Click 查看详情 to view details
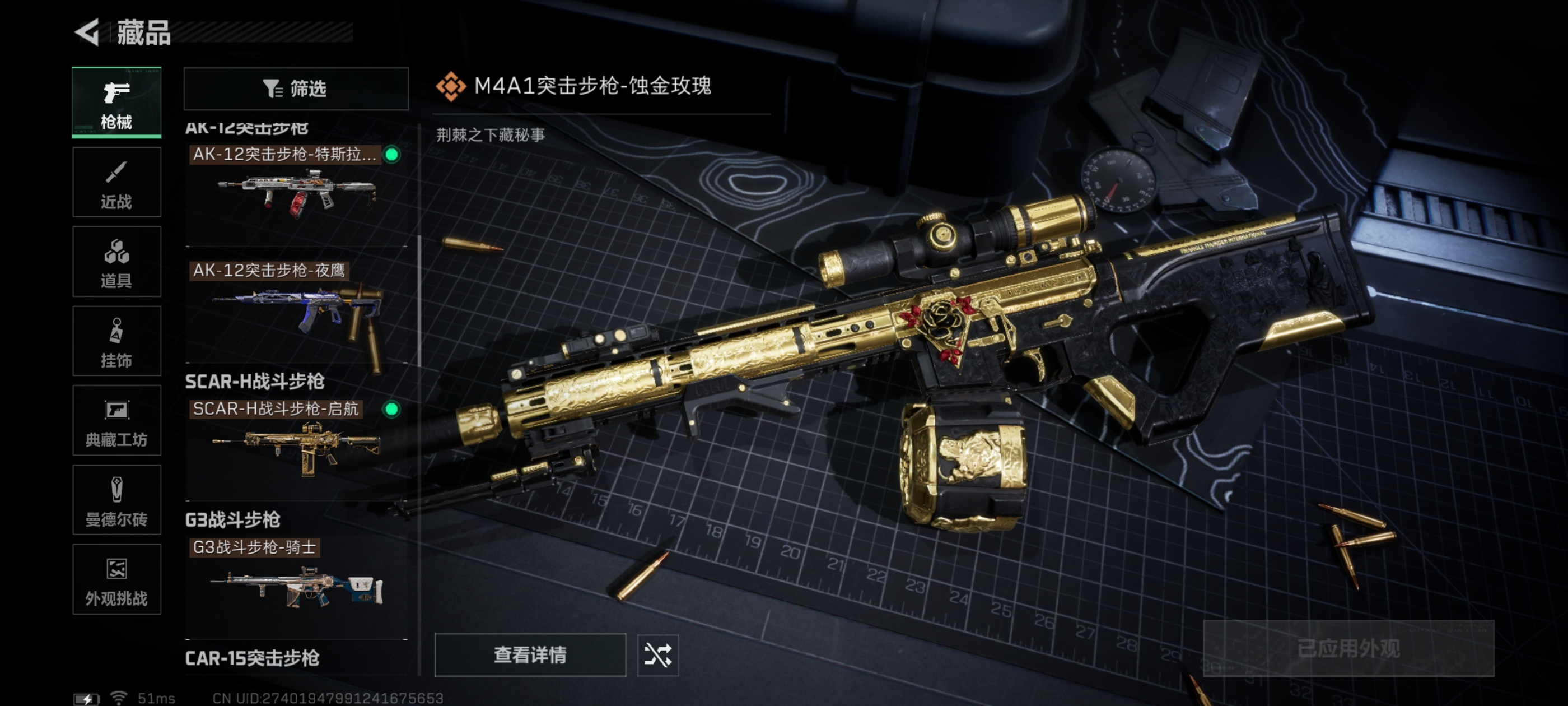The width and height of the screenshot is (1568, 706). tap(530, 655)
